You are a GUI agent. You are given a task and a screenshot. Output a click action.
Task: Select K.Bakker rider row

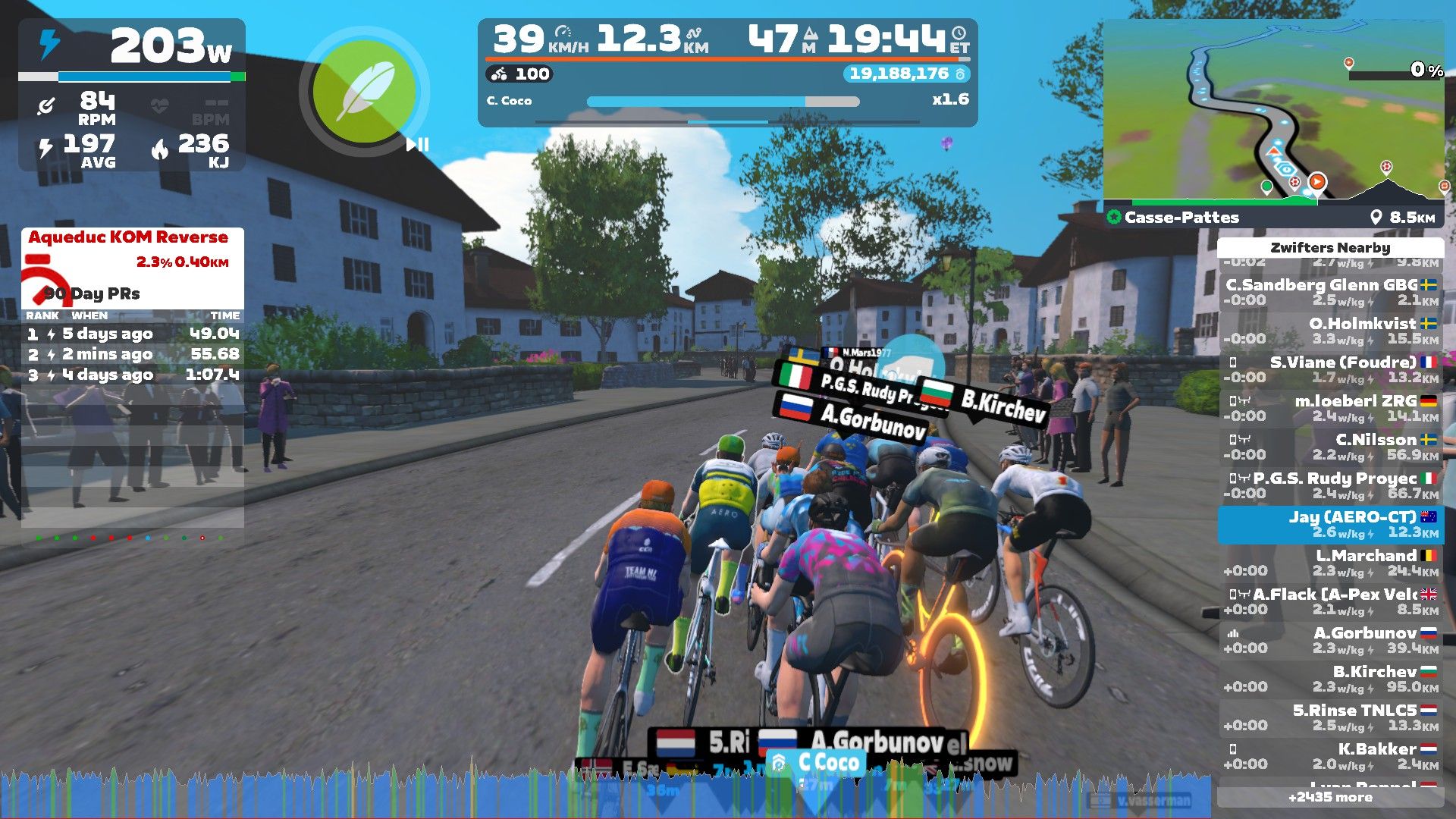click(1330, 756)
